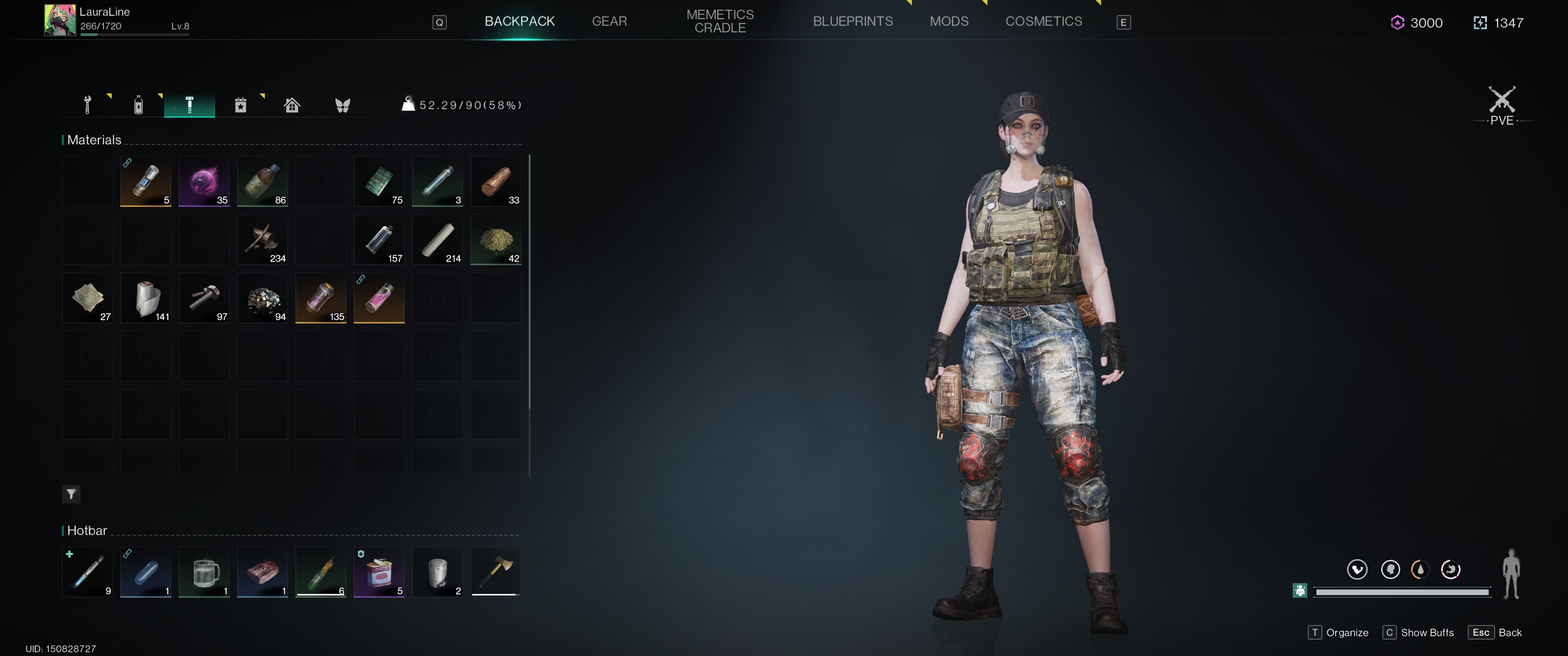Switch to the GEAR tab
The width and height of the screenshot is (1568, 656).
coord(609,21)
